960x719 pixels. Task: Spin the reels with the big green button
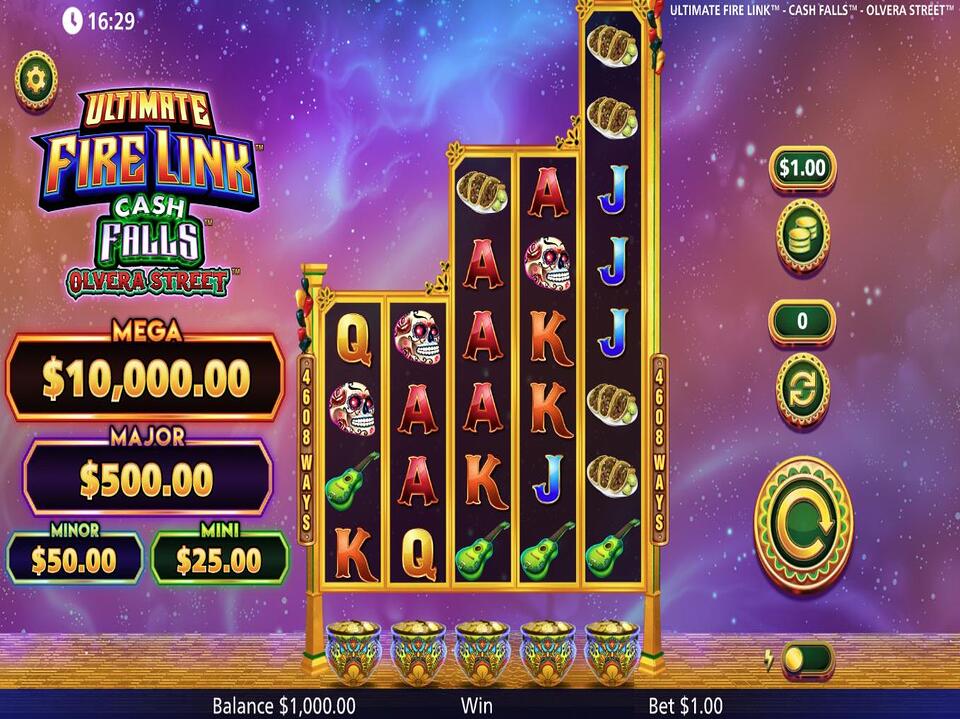coord(803,524)
